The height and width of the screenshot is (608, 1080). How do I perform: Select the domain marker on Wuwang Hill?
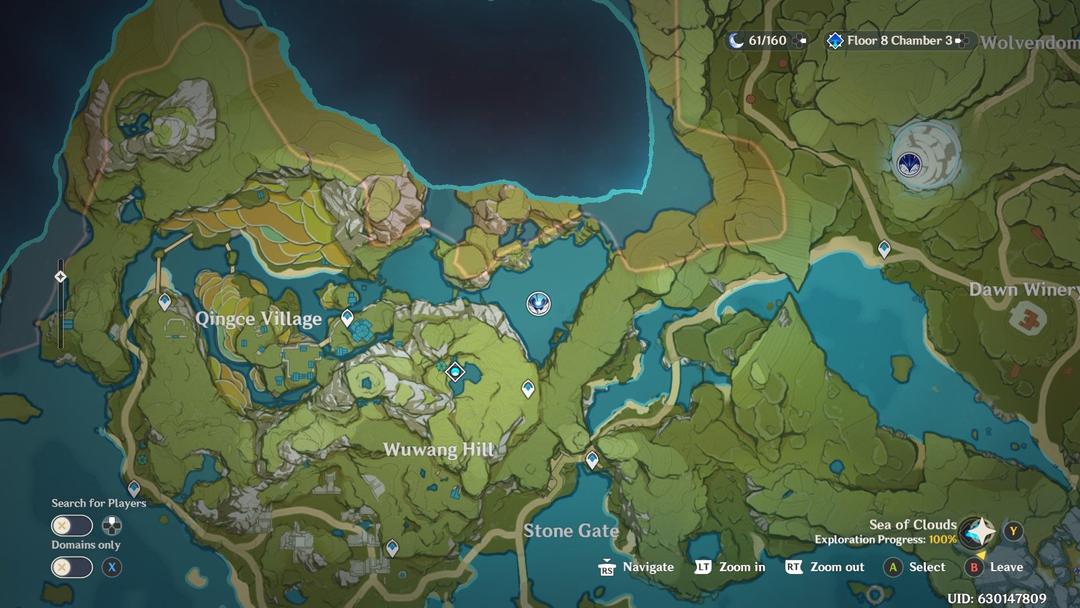coord(456,372)
